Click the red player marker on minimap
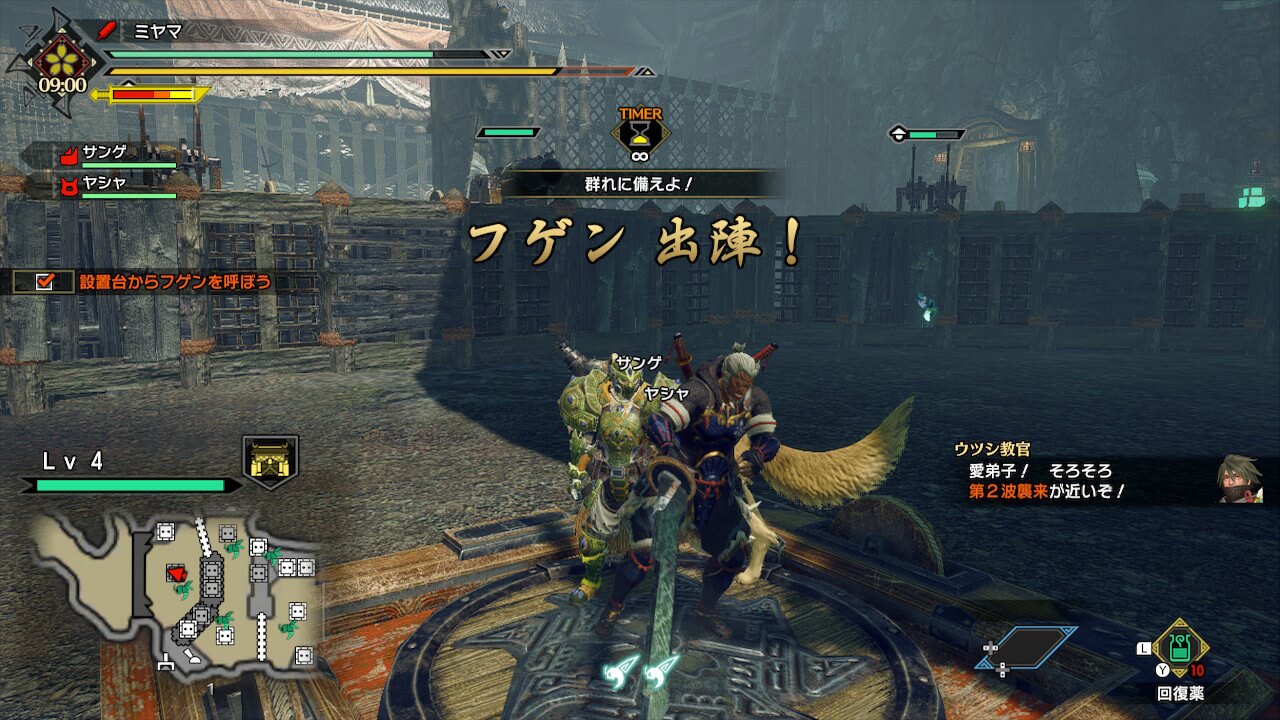1280x720 pixels. 177,573
